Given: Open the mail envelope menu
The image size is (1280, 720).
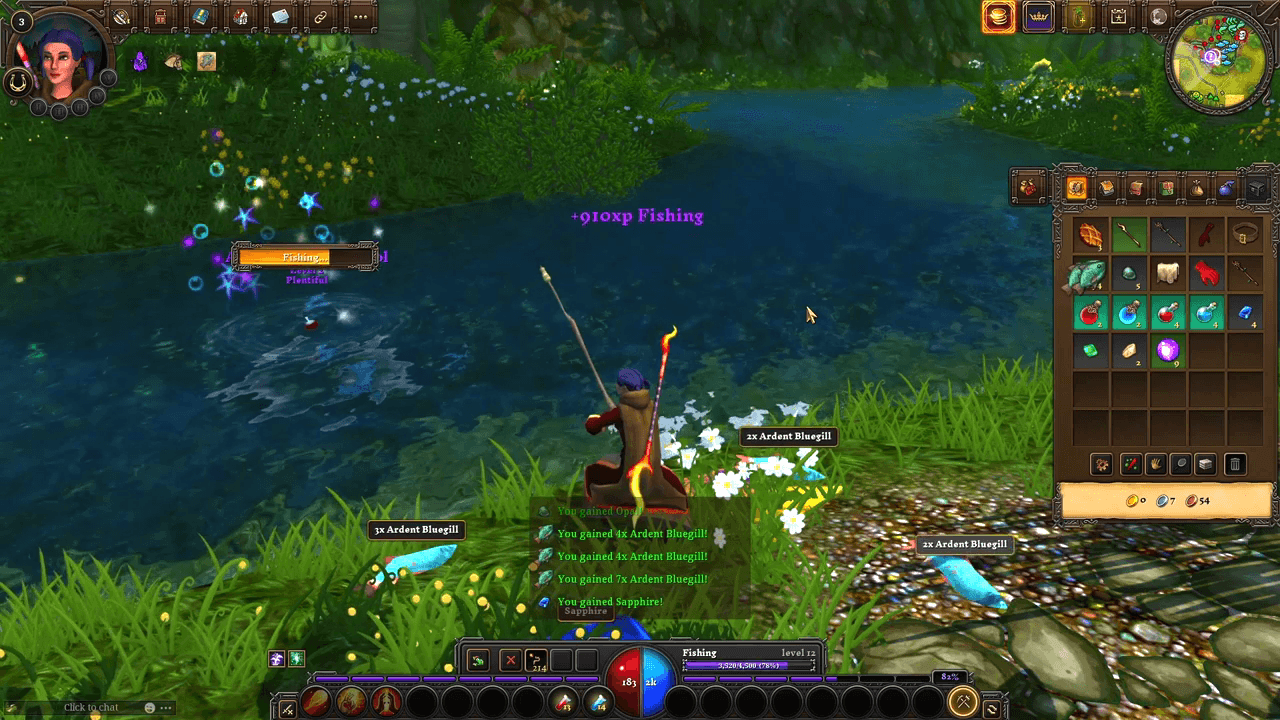Looking at the screenshot, I should pos(280,16).
